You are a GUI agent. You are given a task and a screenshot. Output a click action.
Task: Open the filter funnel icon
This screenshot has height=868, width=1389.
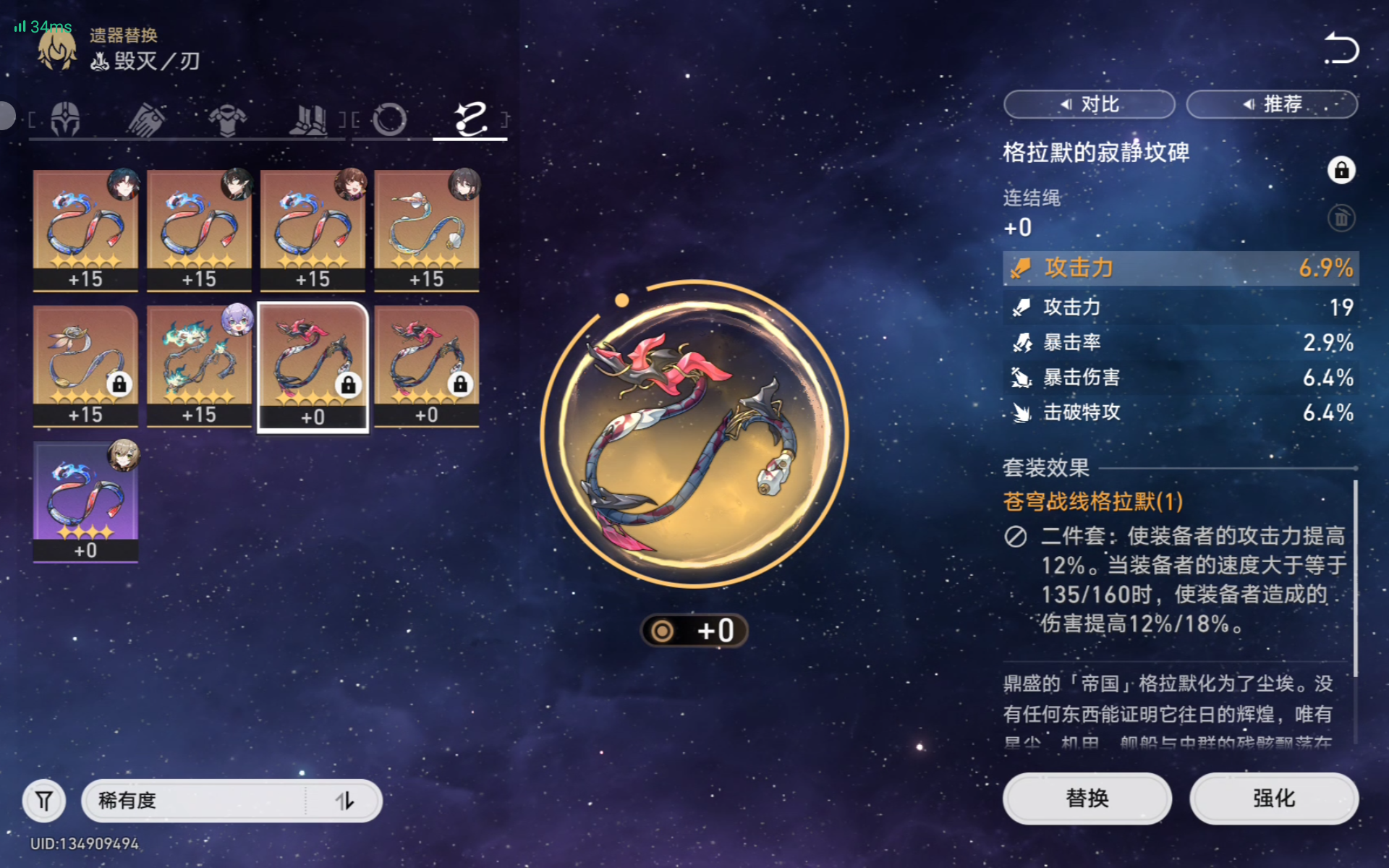pos(44,801)
